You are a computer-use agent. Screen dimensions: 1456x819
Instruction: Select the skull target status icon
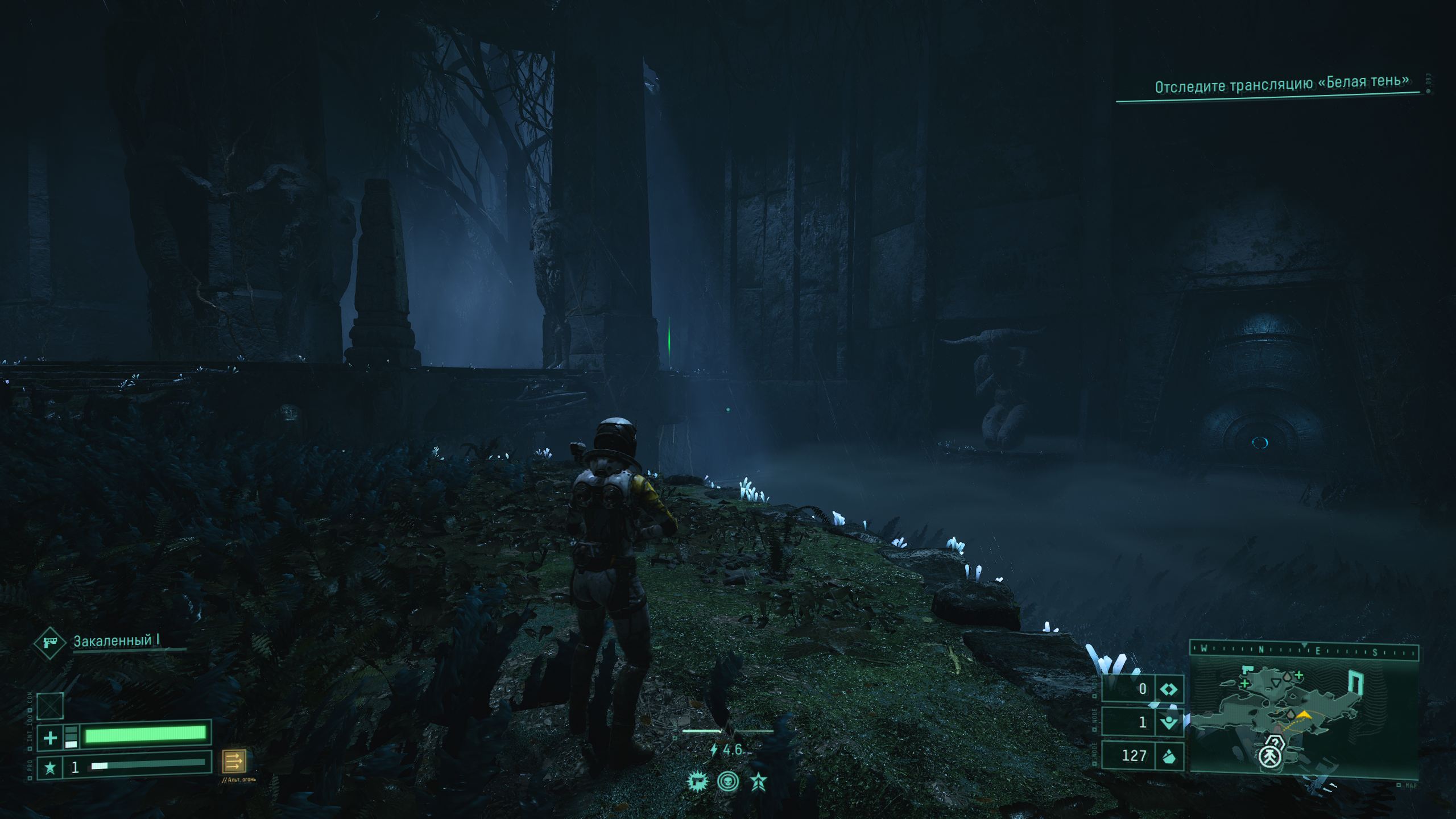click(728, 781)
